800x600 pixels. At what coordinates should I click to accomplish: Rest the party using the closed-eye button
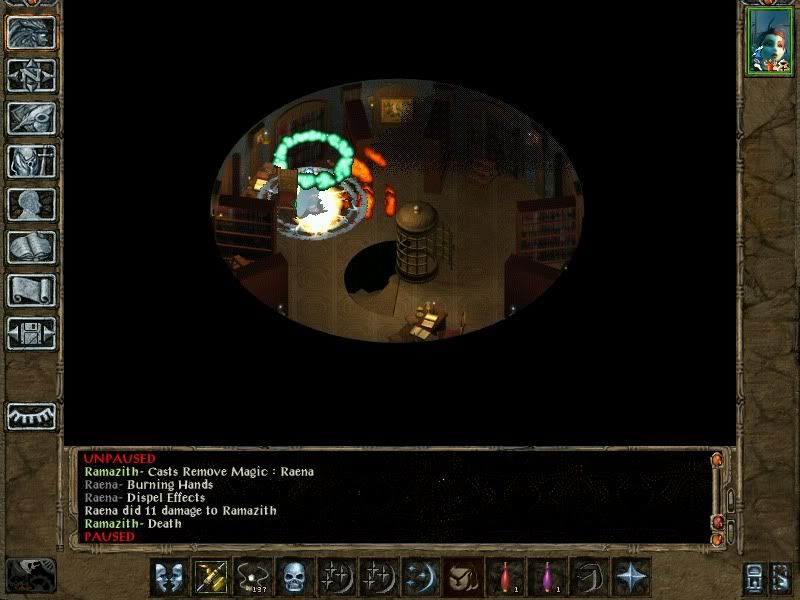click(31, 415)
